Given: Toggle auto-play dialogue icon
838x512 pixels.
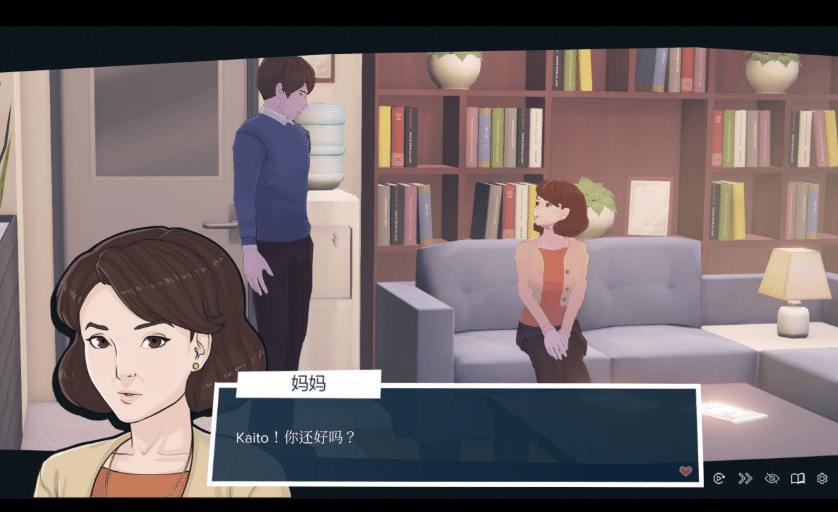Looking at the screenshot, I should (719, 479).
